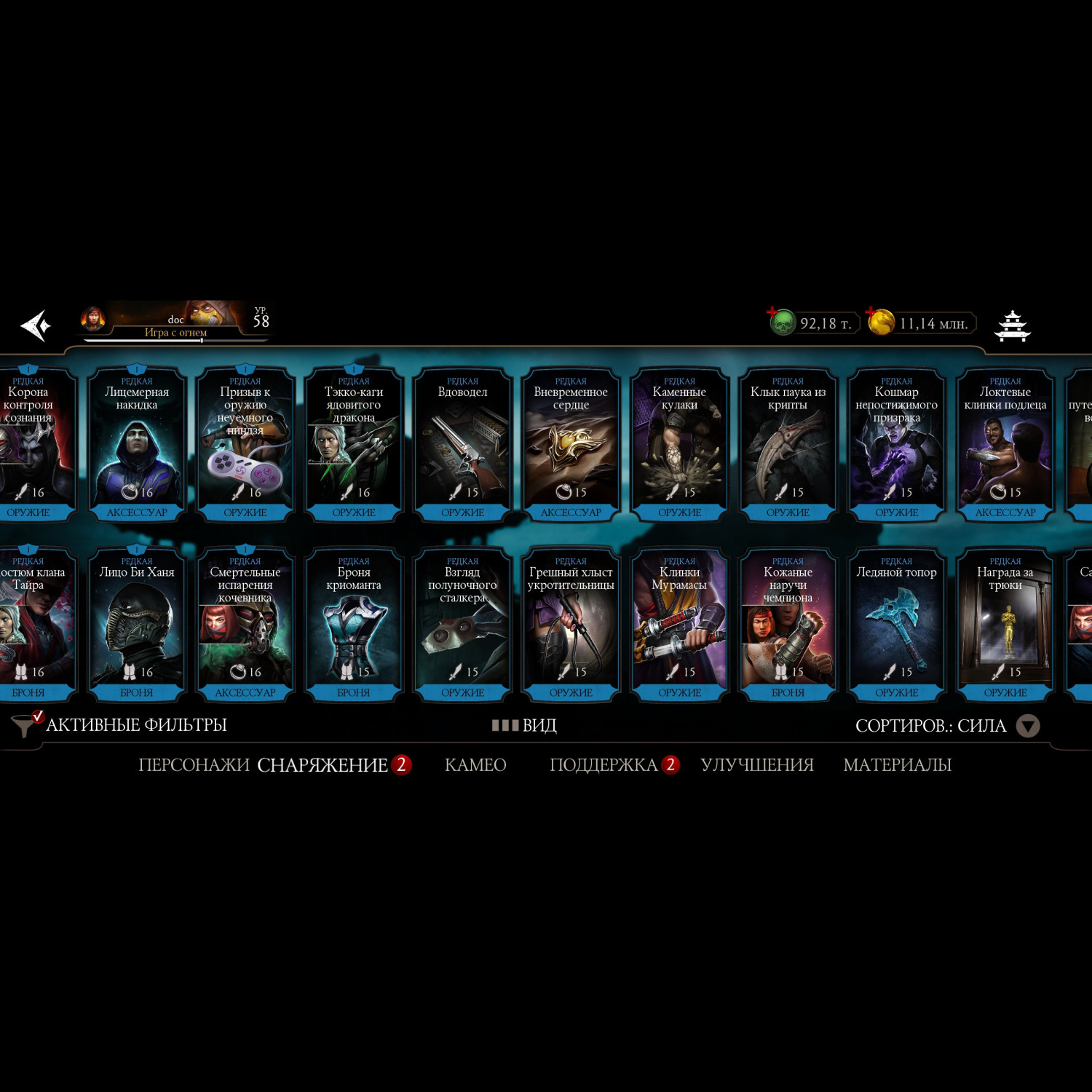Select the Лицо Би Хана armor card
The width and height of the screenshot is (1092, 1092).
pos(137,625)
